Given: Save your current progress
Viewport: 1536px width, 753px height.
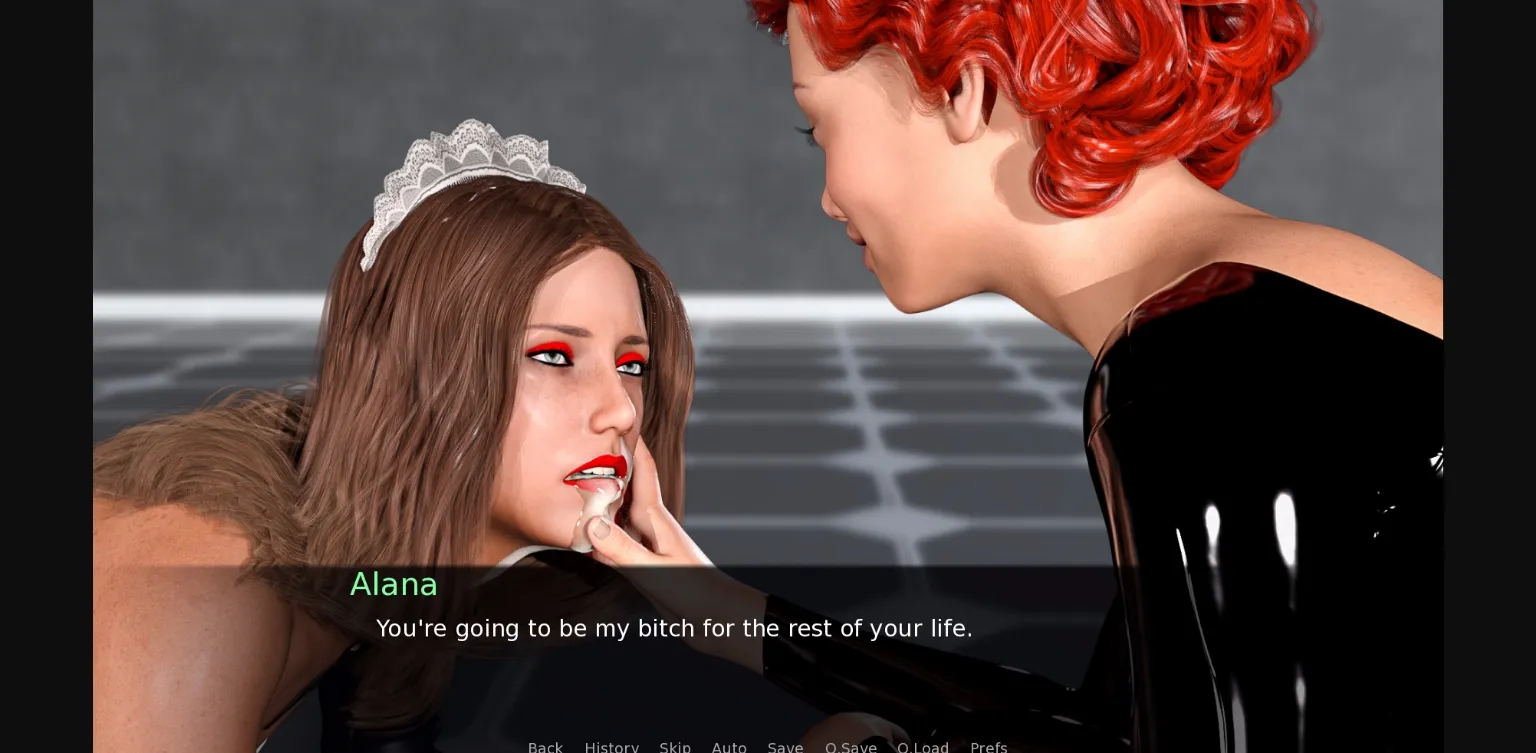Looking at the screenshot, I should tap(785, 747).
